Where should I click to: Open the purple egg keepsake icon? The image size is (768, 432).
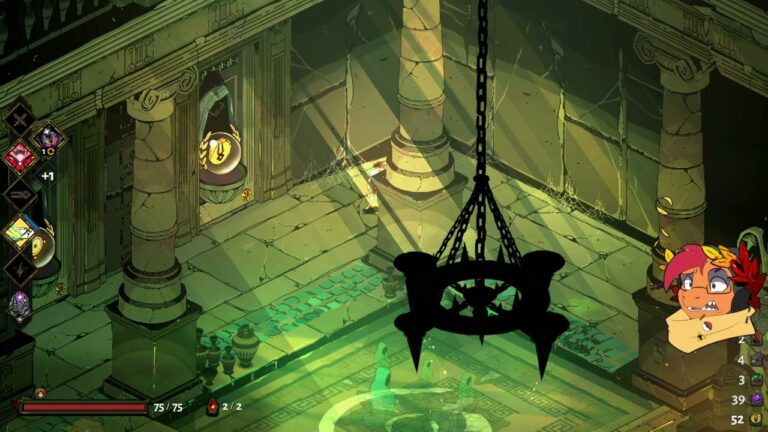click(20, 303)
